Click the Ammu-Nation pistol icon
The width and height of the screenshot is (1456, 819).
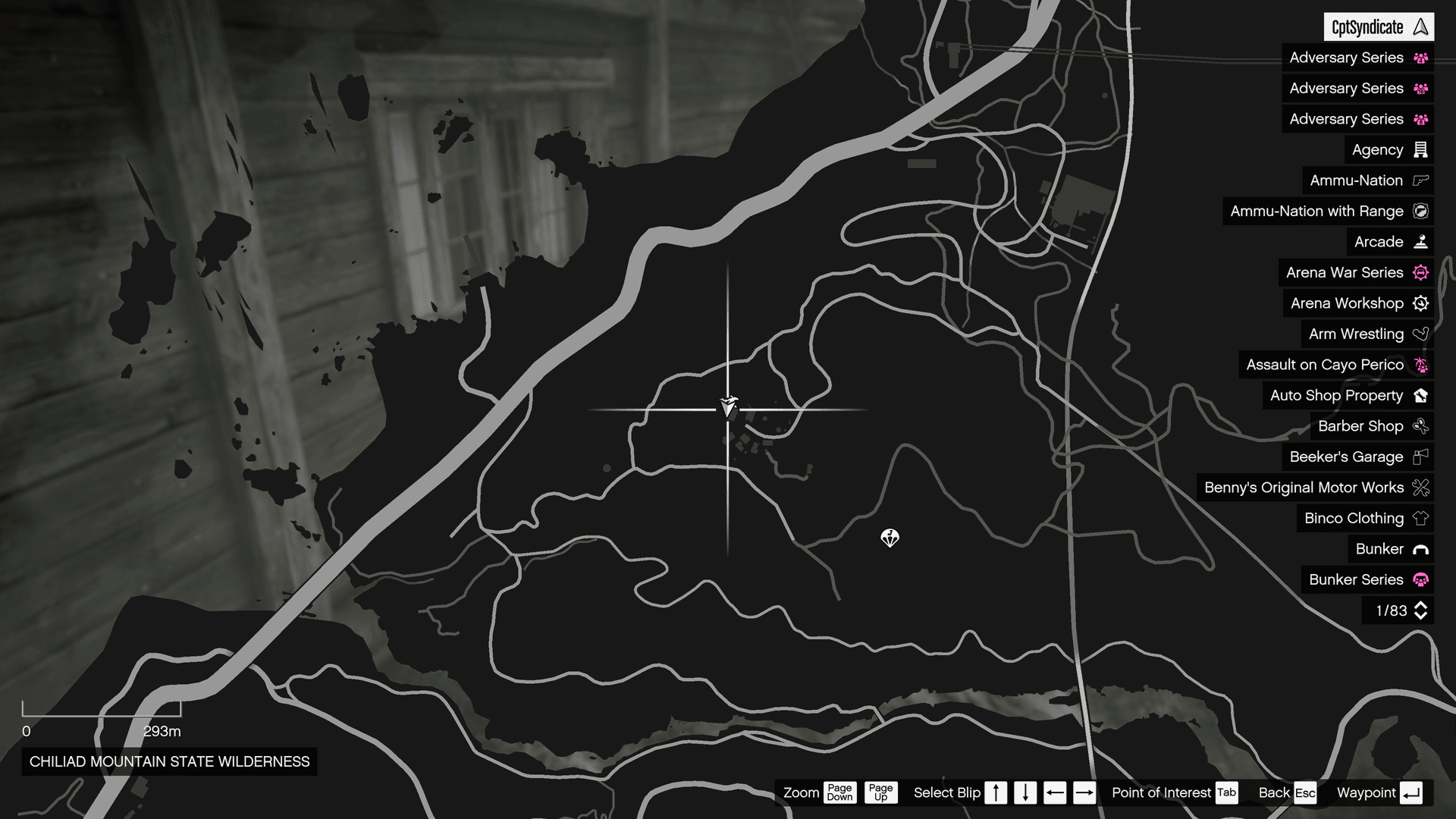[1420, 180]
